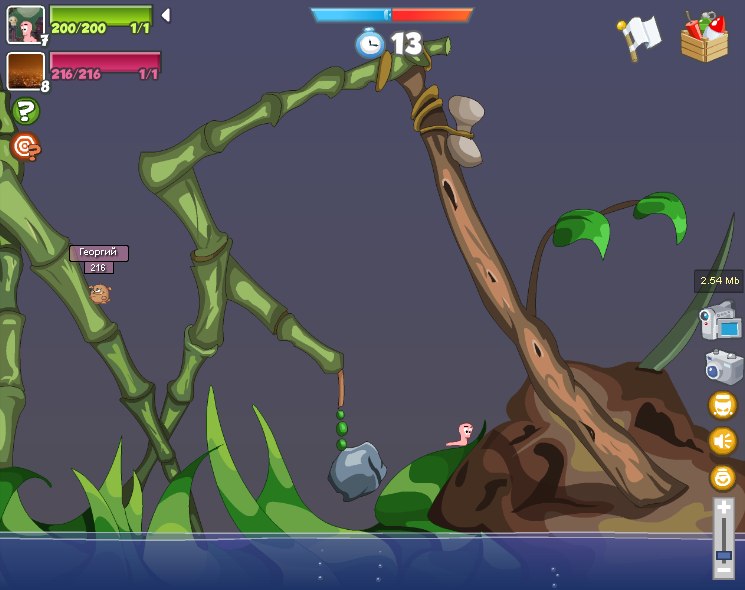Take a screenshot with the photo camera

pyautogui.click(x=723, y=366)
